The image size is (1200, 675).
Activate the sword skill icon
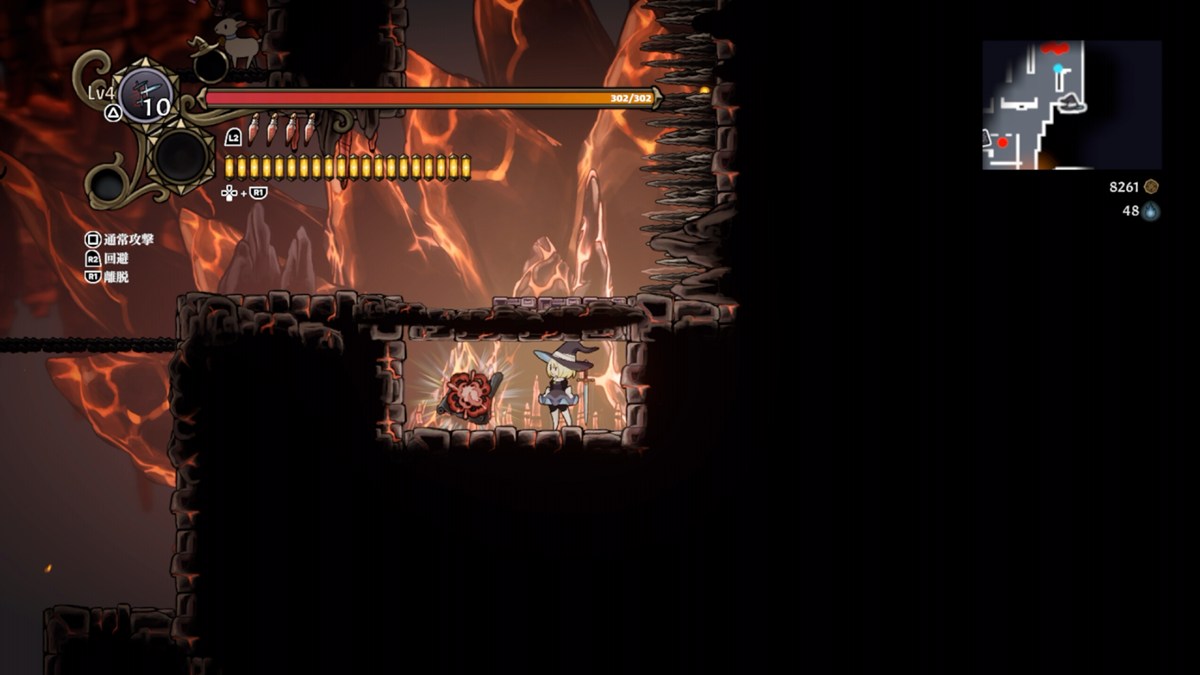(x=146, y=96)
